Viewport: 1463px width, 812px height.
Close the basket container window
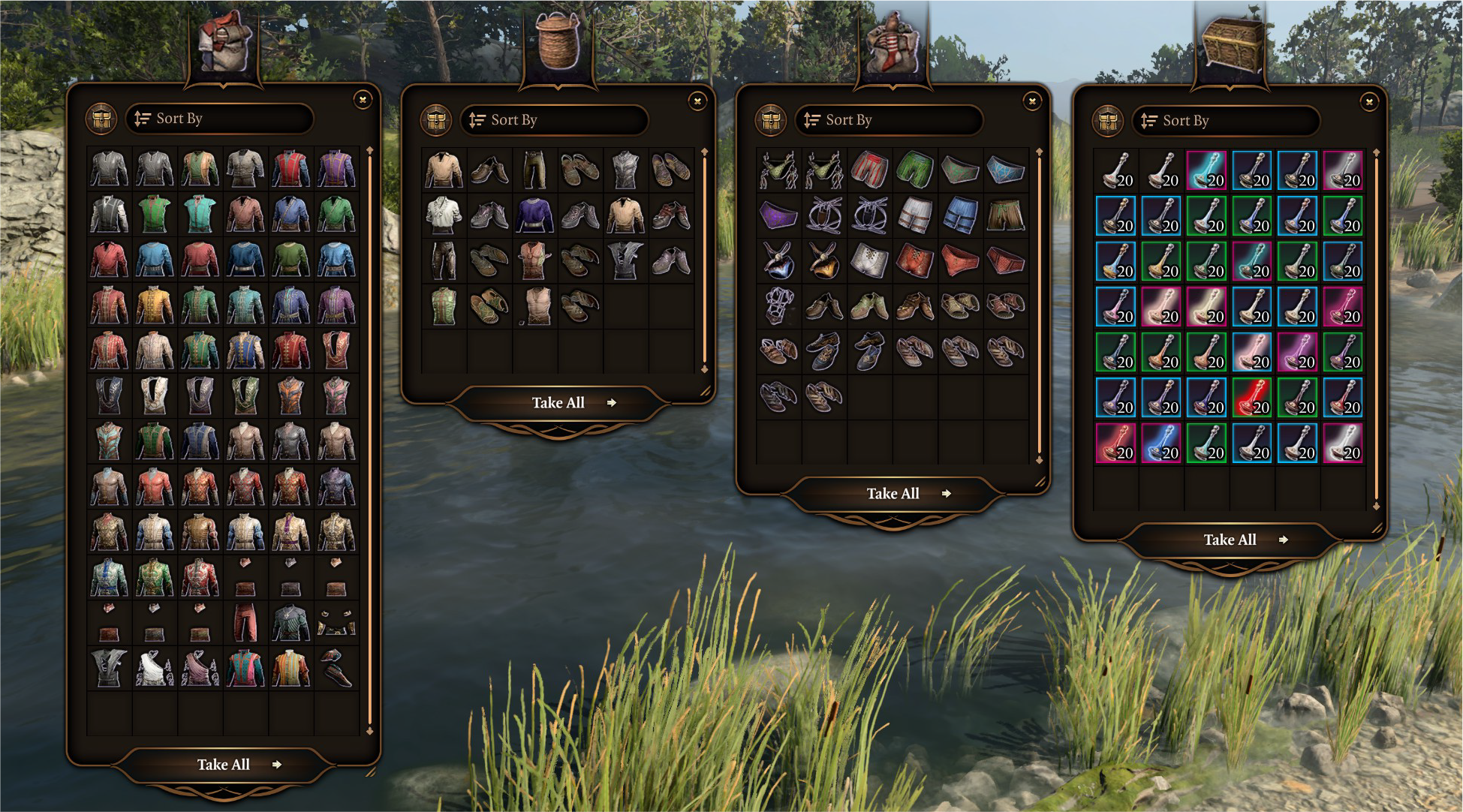(697, 101)
